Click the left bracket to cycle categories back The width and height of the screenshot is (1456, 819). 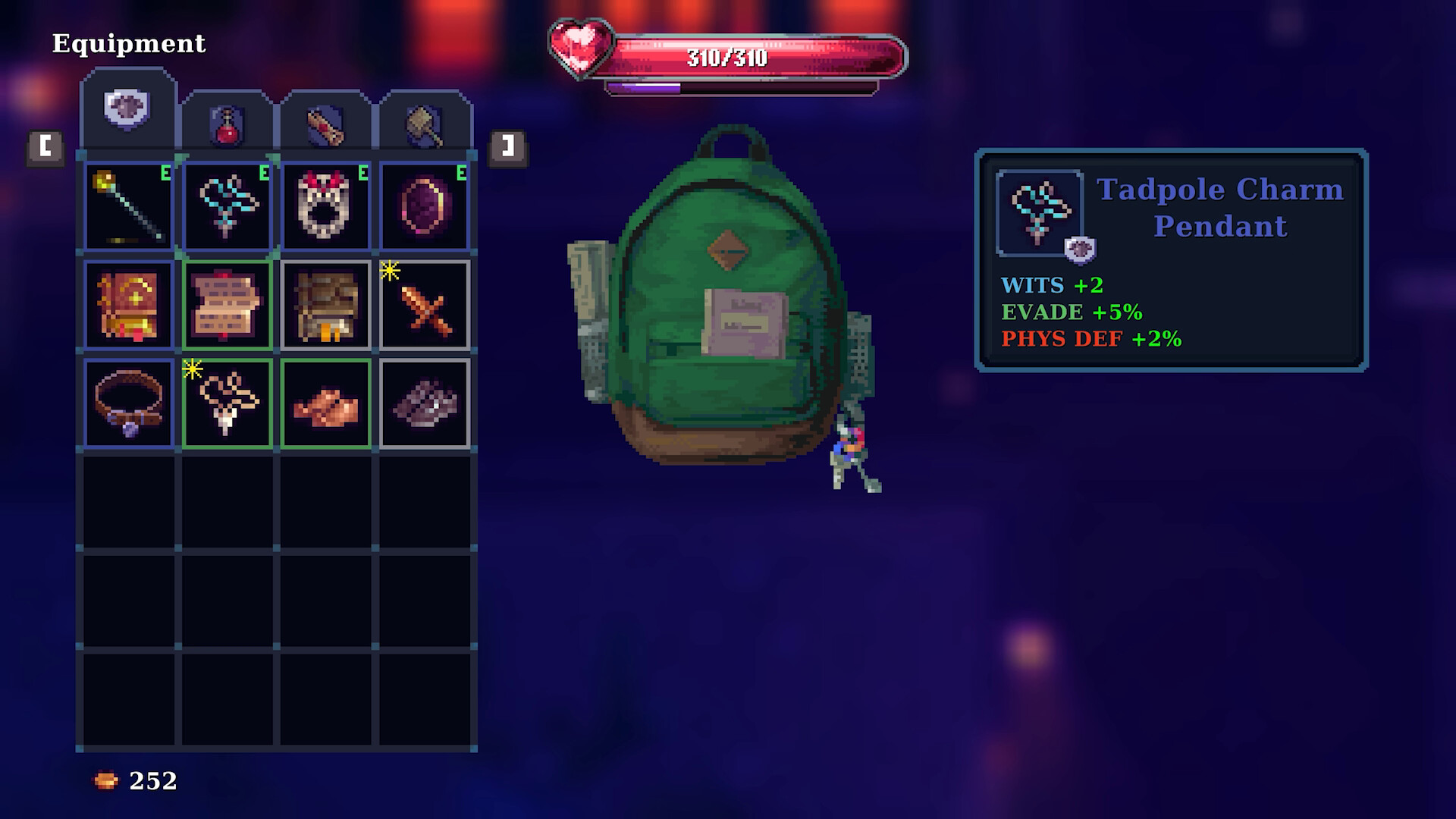click(45, 147)
